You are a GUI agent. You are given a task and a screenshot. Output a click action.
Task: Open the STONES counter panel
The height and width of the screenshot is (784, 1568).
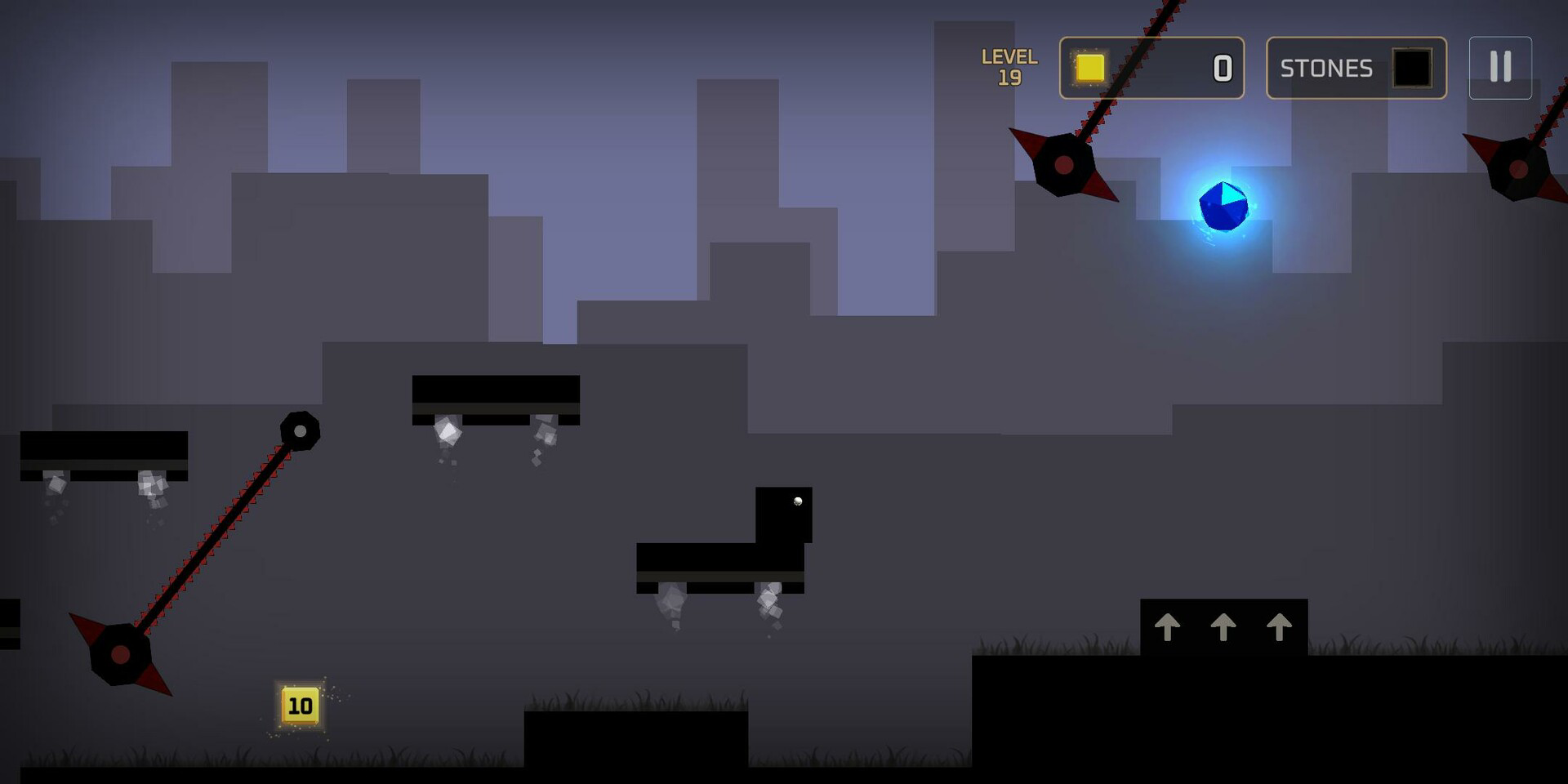pos(1356,69)
